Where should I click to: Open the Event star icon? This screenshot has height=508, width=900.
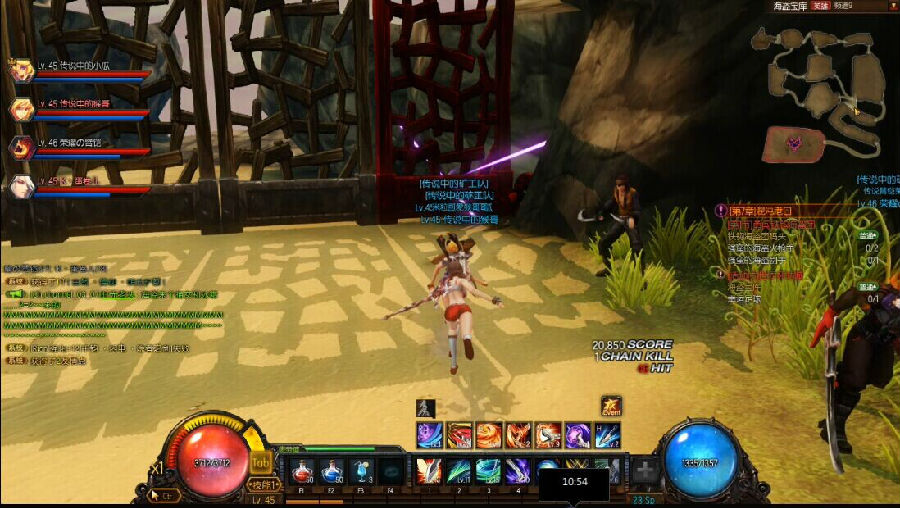612,406
